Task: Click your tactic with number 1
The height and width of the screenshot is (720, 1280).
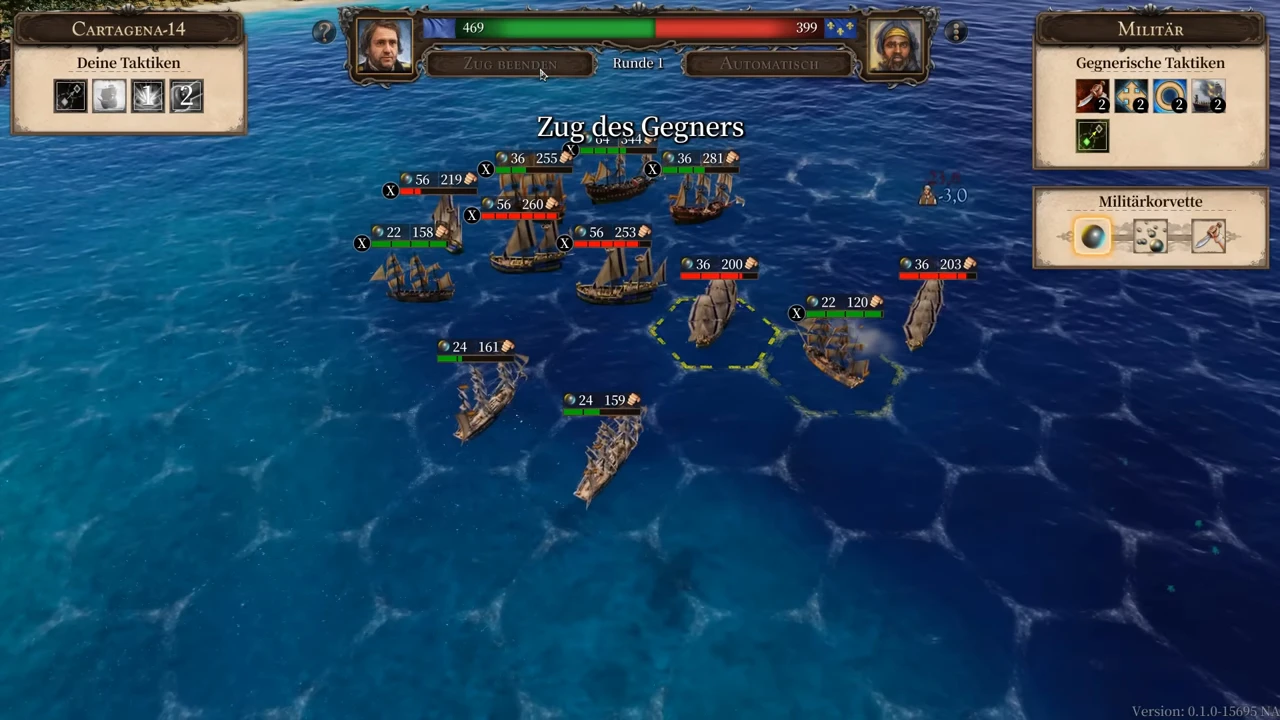Action: click(x=147, y=96)
